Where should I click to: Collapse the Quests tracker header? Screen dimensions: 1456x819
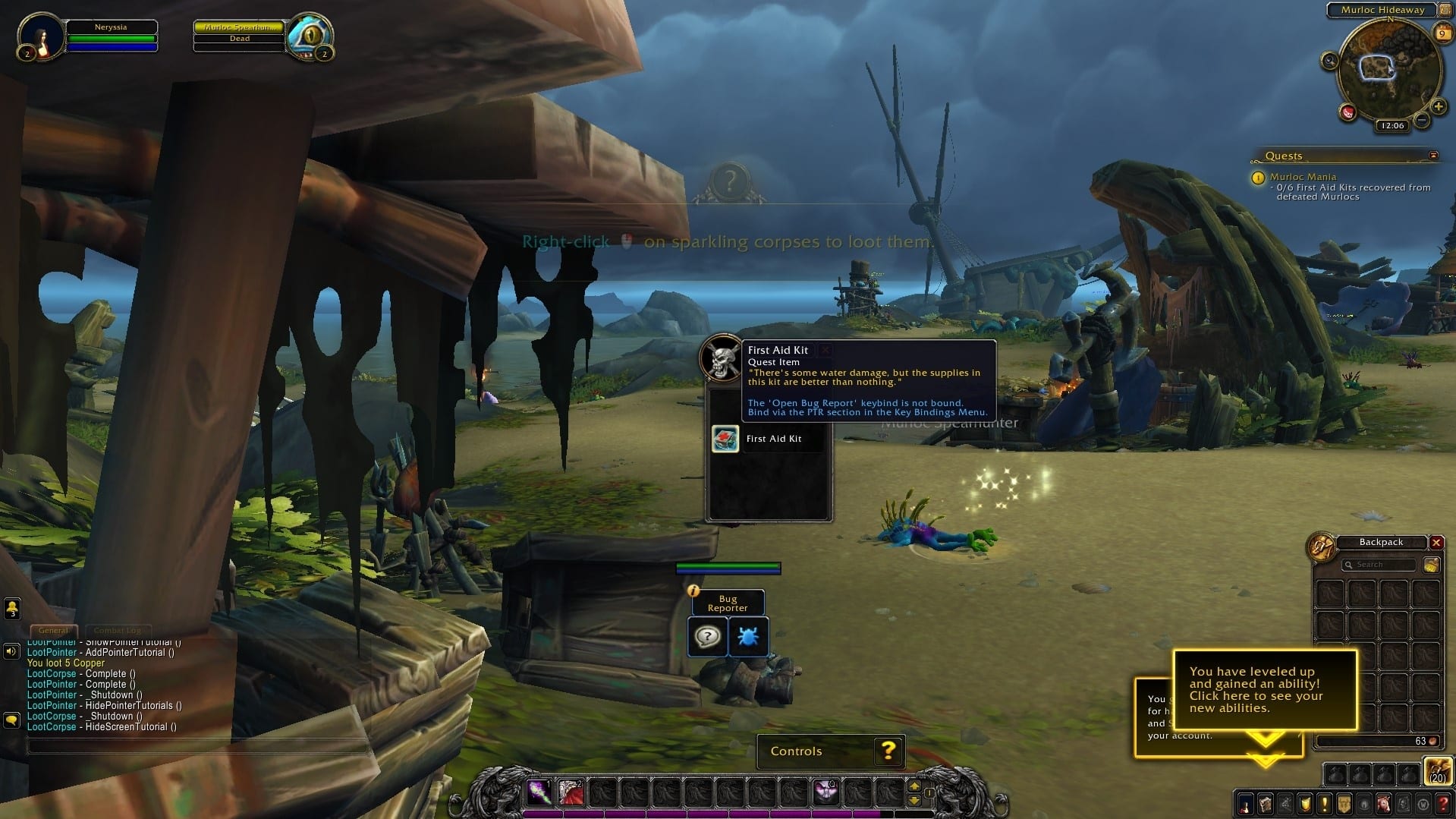click(x=1433, y=156)
